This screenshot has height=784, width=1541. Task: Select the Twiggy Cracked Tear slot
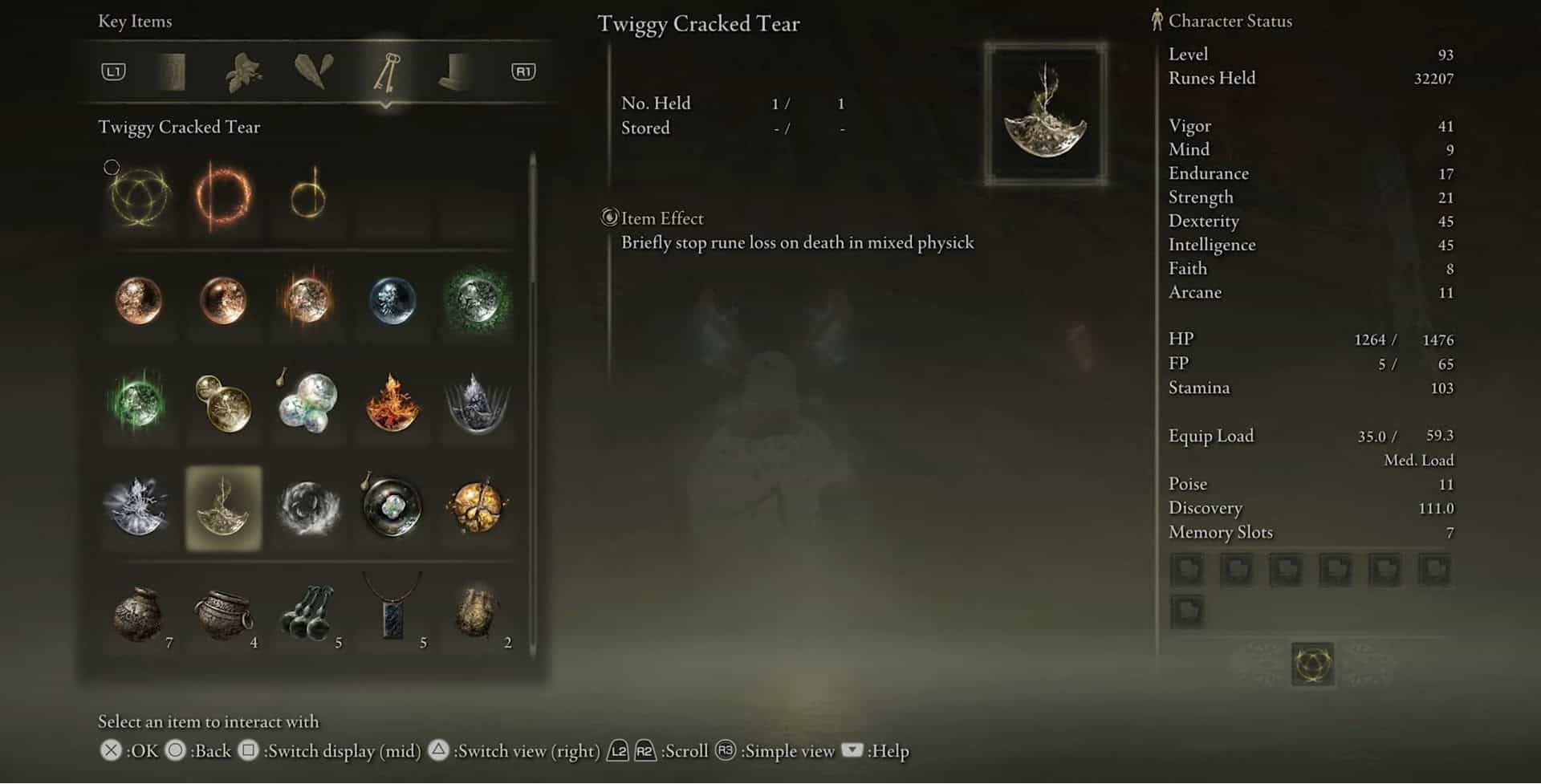click(224, 508)
